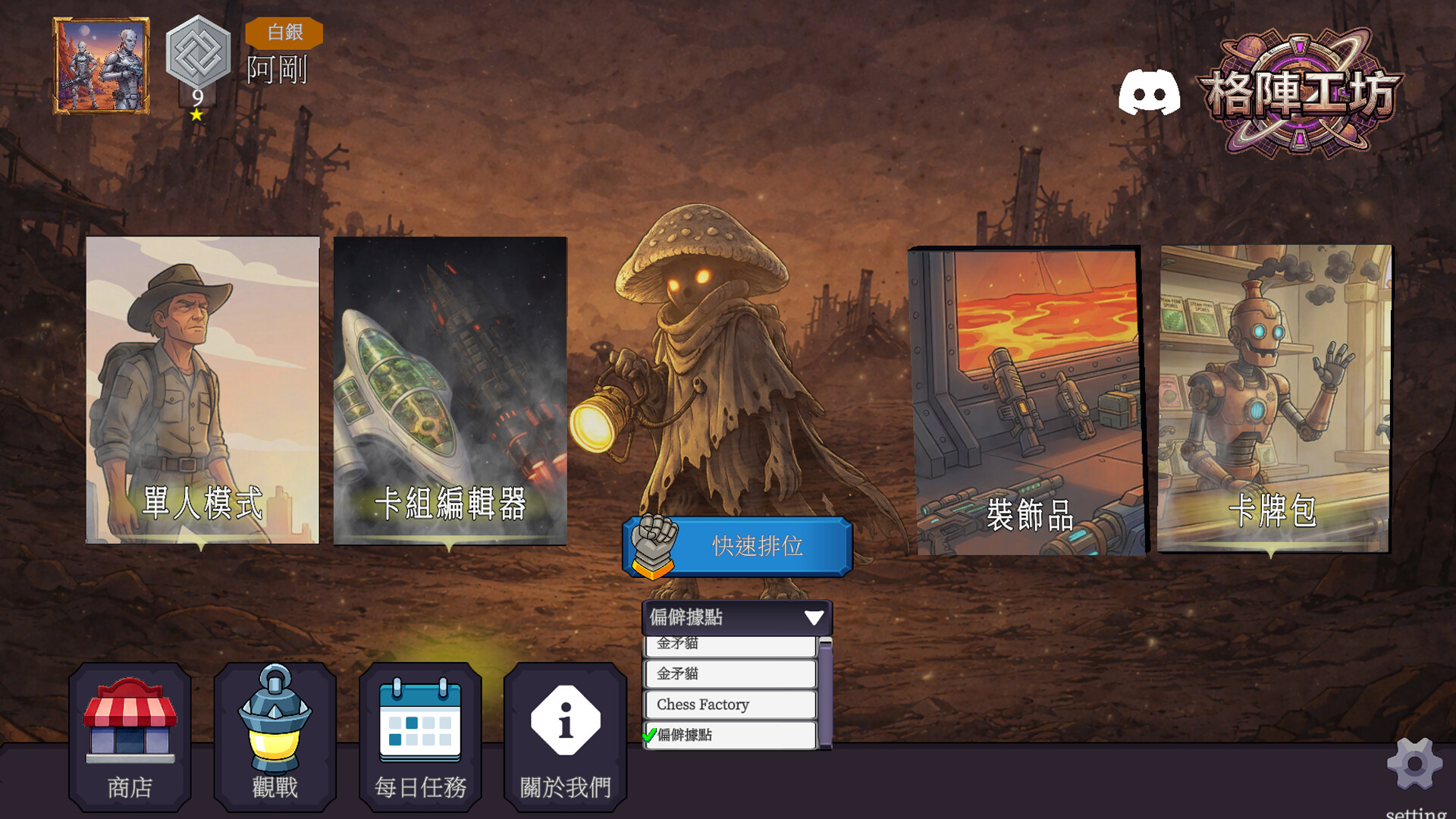The width and height of the screenshot is (1456, 819).
Task: Open the 每日任務 daily missions calendar
Action: (420, 736)
